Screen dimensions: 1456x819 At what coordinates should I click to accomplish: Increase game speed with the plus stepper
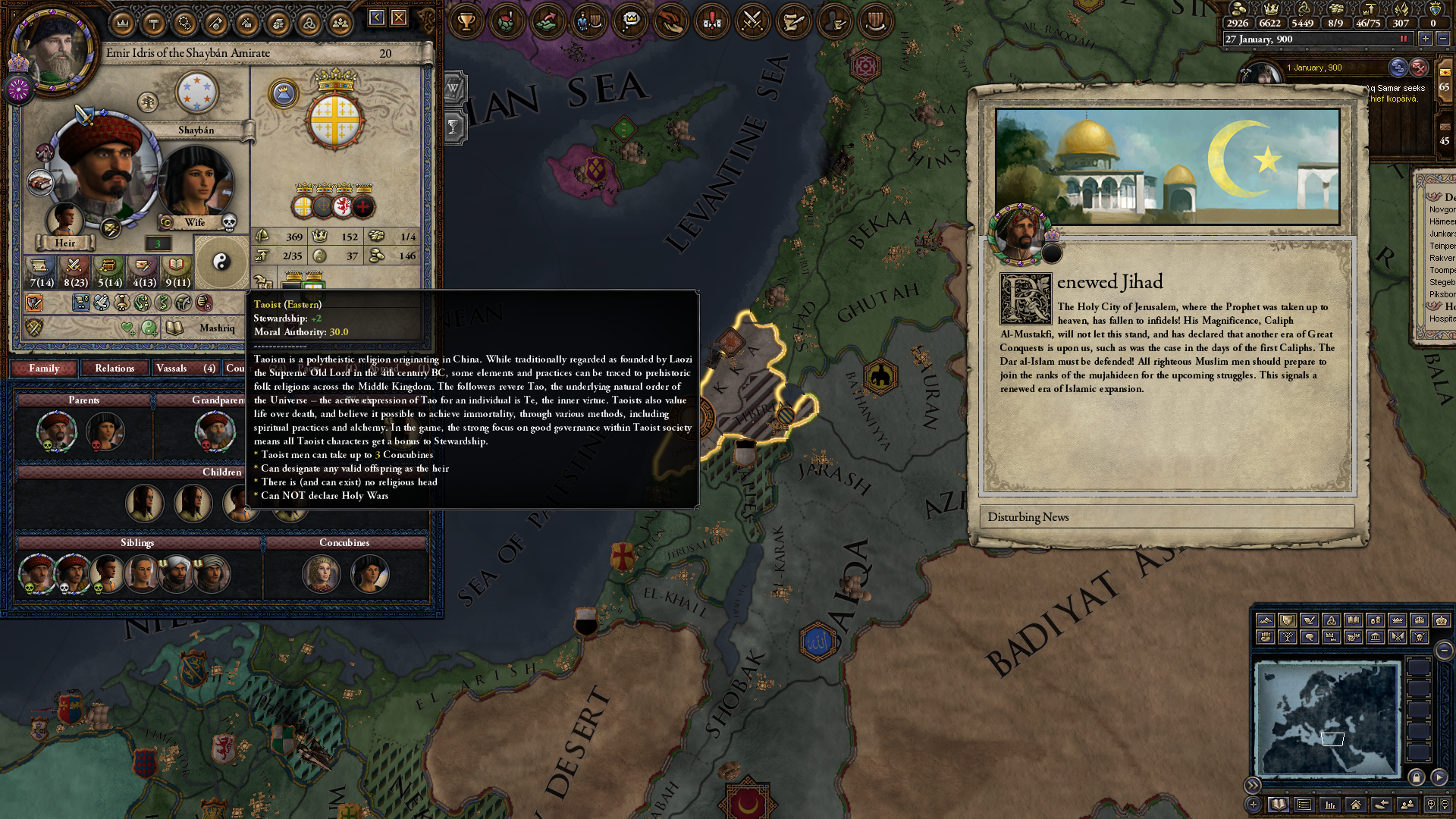click(1426, 39)
